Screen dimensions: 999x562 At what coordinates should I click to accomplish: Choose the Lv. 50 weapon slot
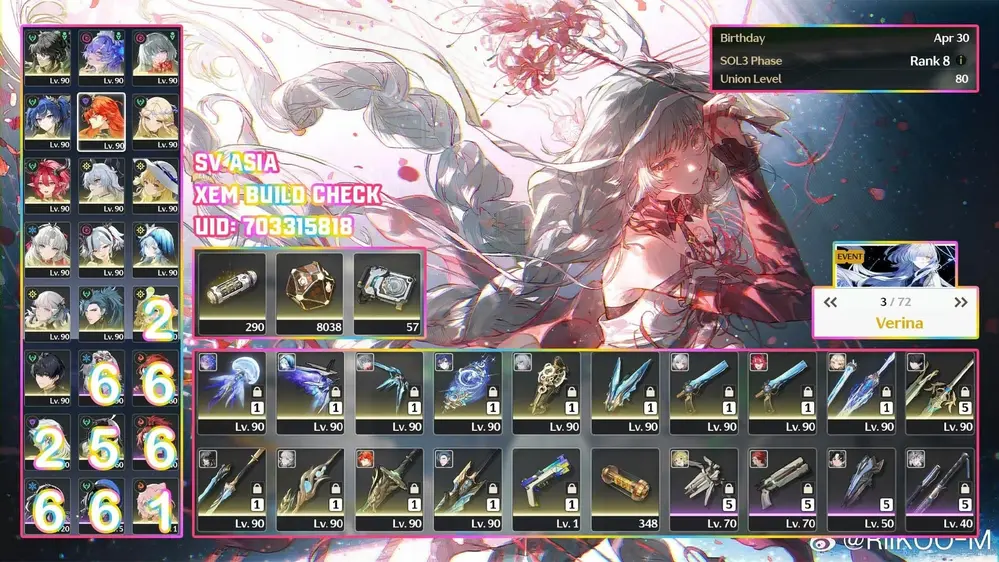coord(861,488)
